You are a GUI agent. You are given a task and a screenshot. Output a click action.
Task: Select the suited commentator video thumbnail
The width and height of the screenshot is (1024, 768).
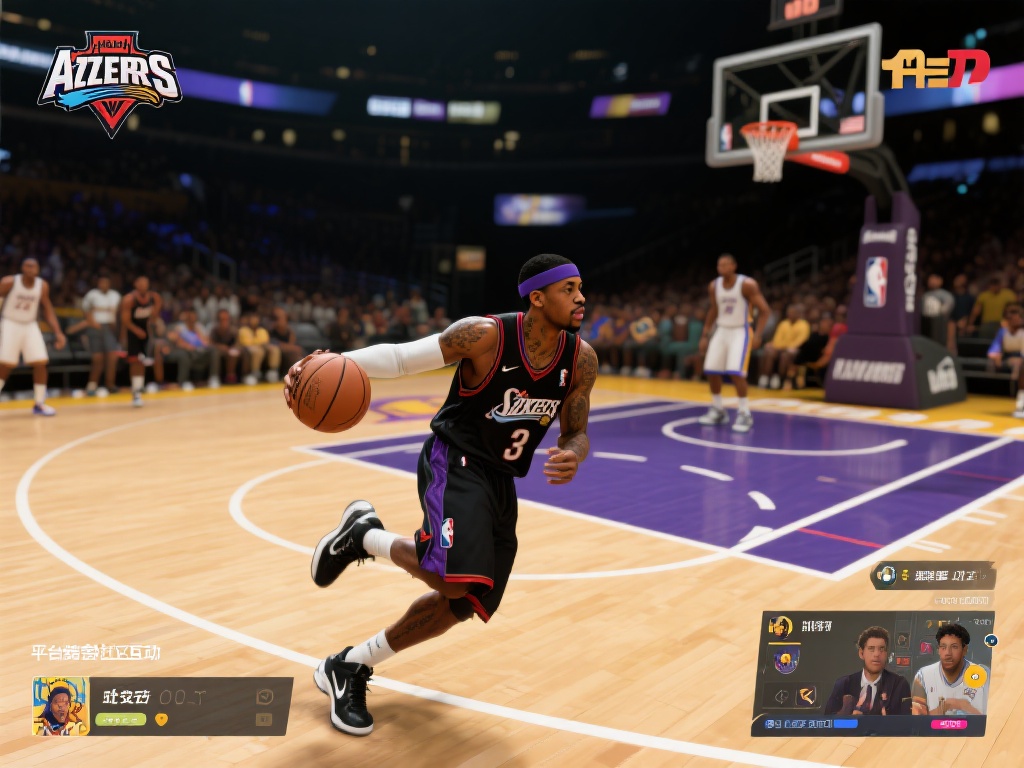pyautogui.click(x=868, y=672)
